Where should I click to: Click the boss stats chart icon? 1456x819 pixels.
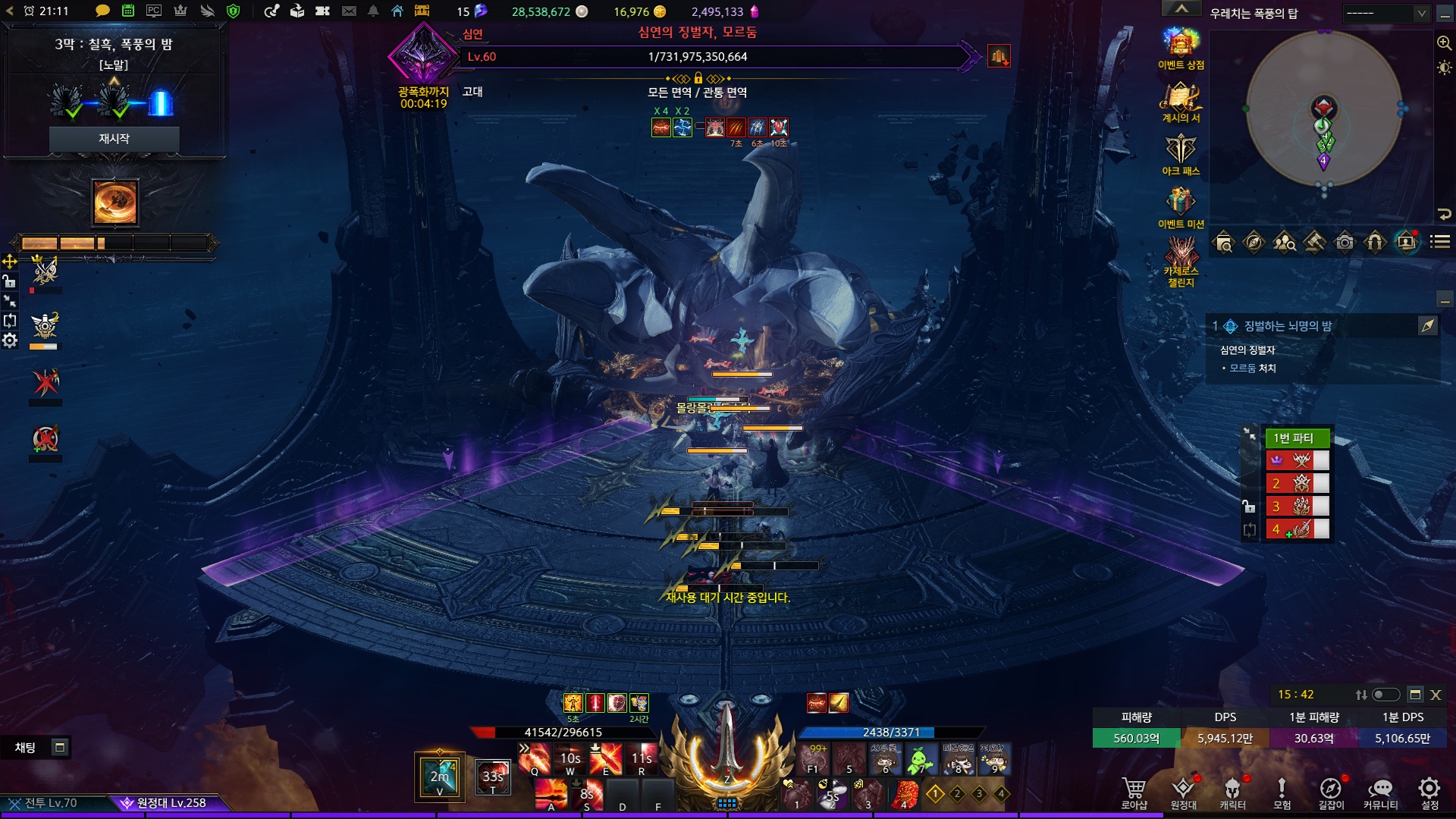[x=999, y=56]
